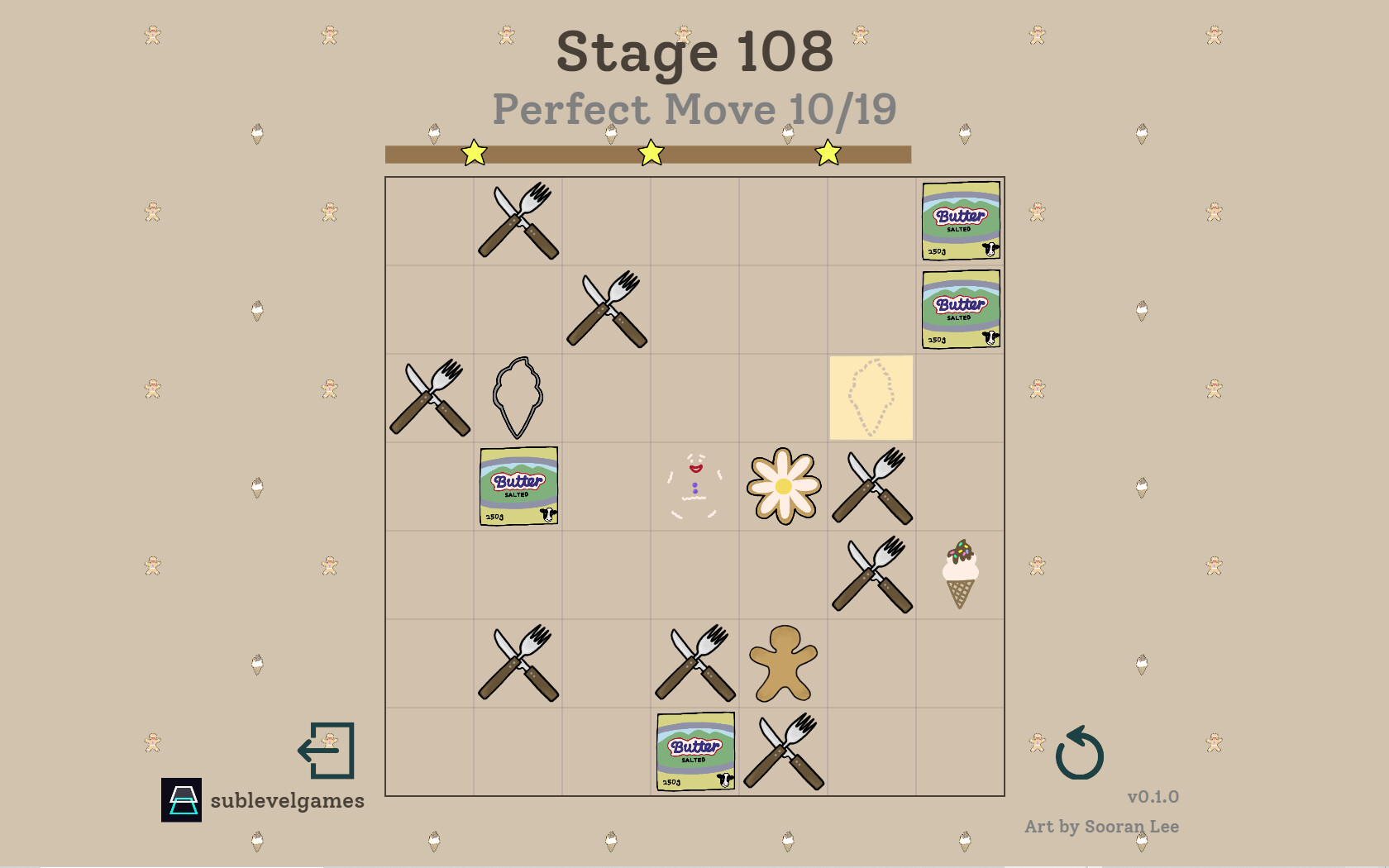Screen dimensions: 1389x868
Task: Select the gingerbread man cookie
Action: pyautogui.click(x=782, y=664)
